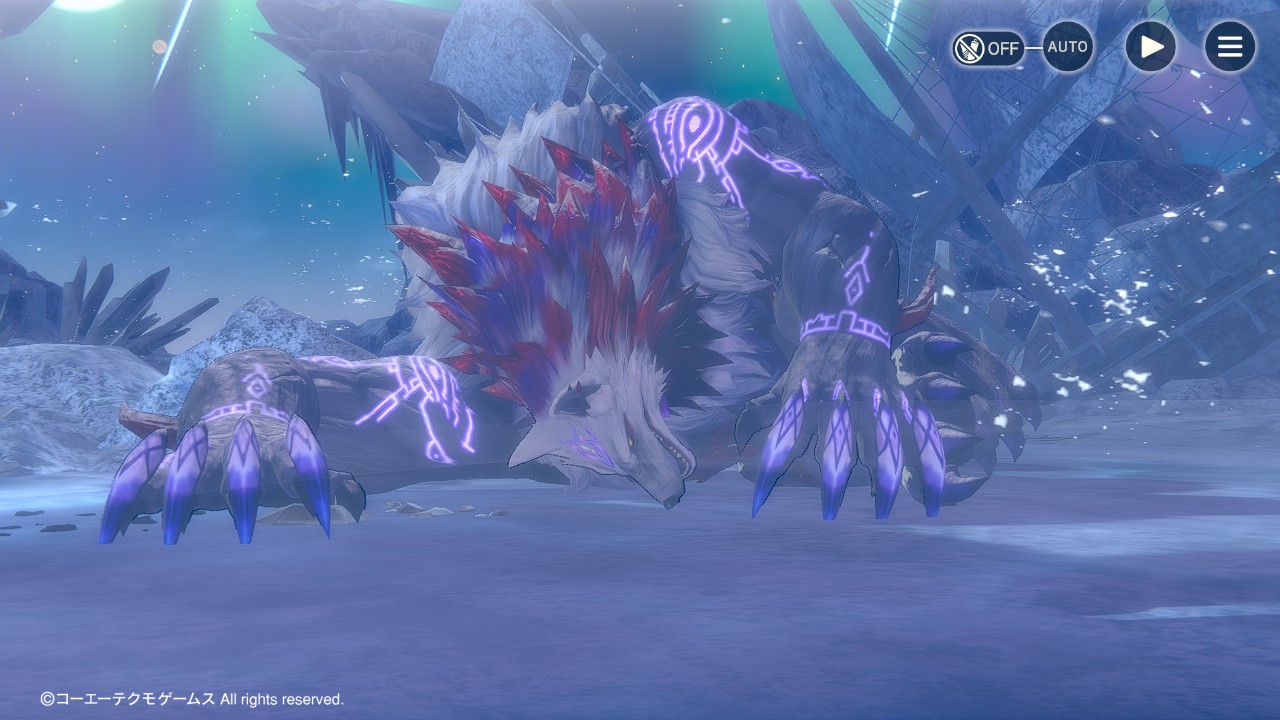Enable AUTO playback mode

(1067, 47)
